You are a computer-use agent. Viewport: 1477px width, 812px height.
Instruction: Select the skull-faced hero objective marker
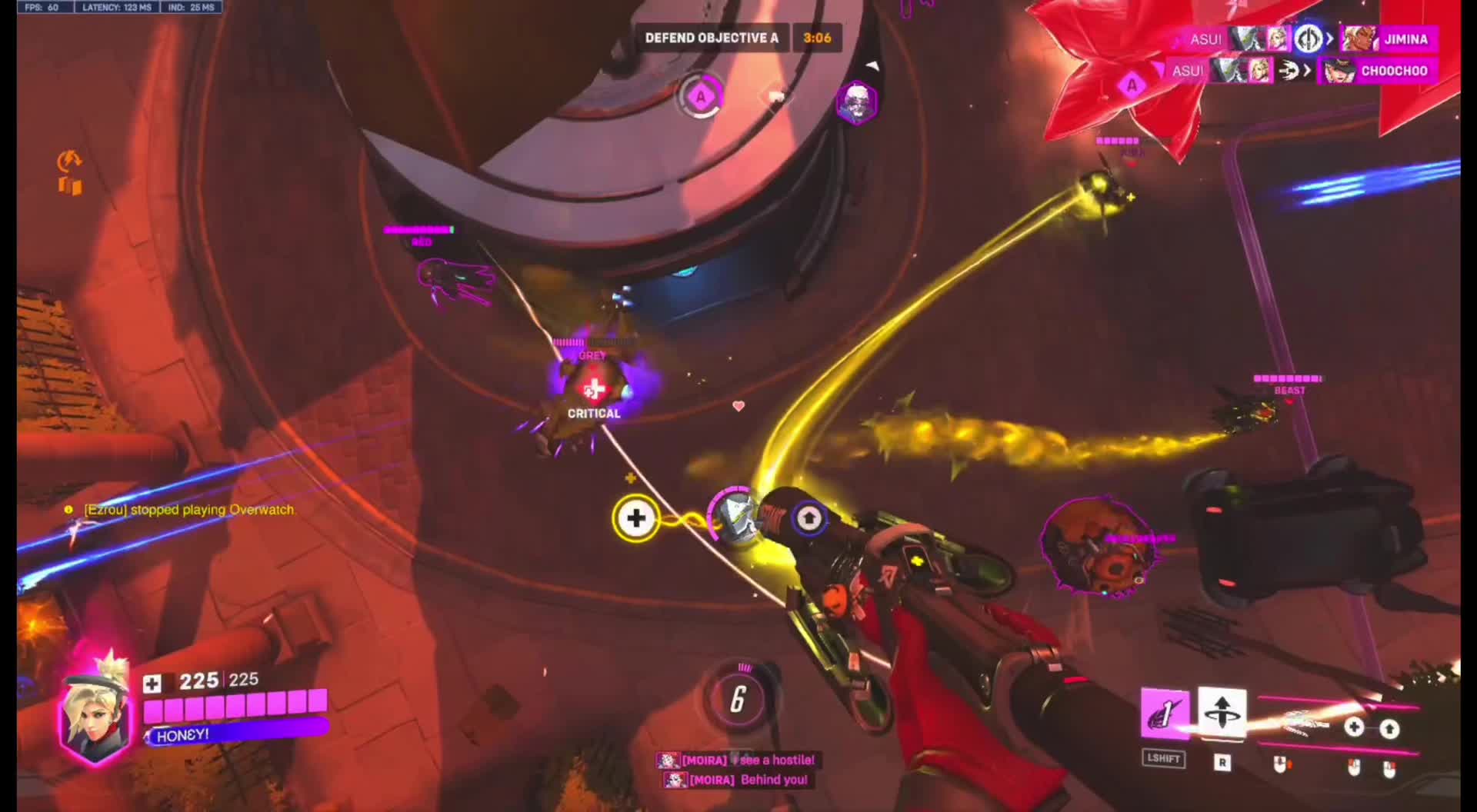pos(856,102)
